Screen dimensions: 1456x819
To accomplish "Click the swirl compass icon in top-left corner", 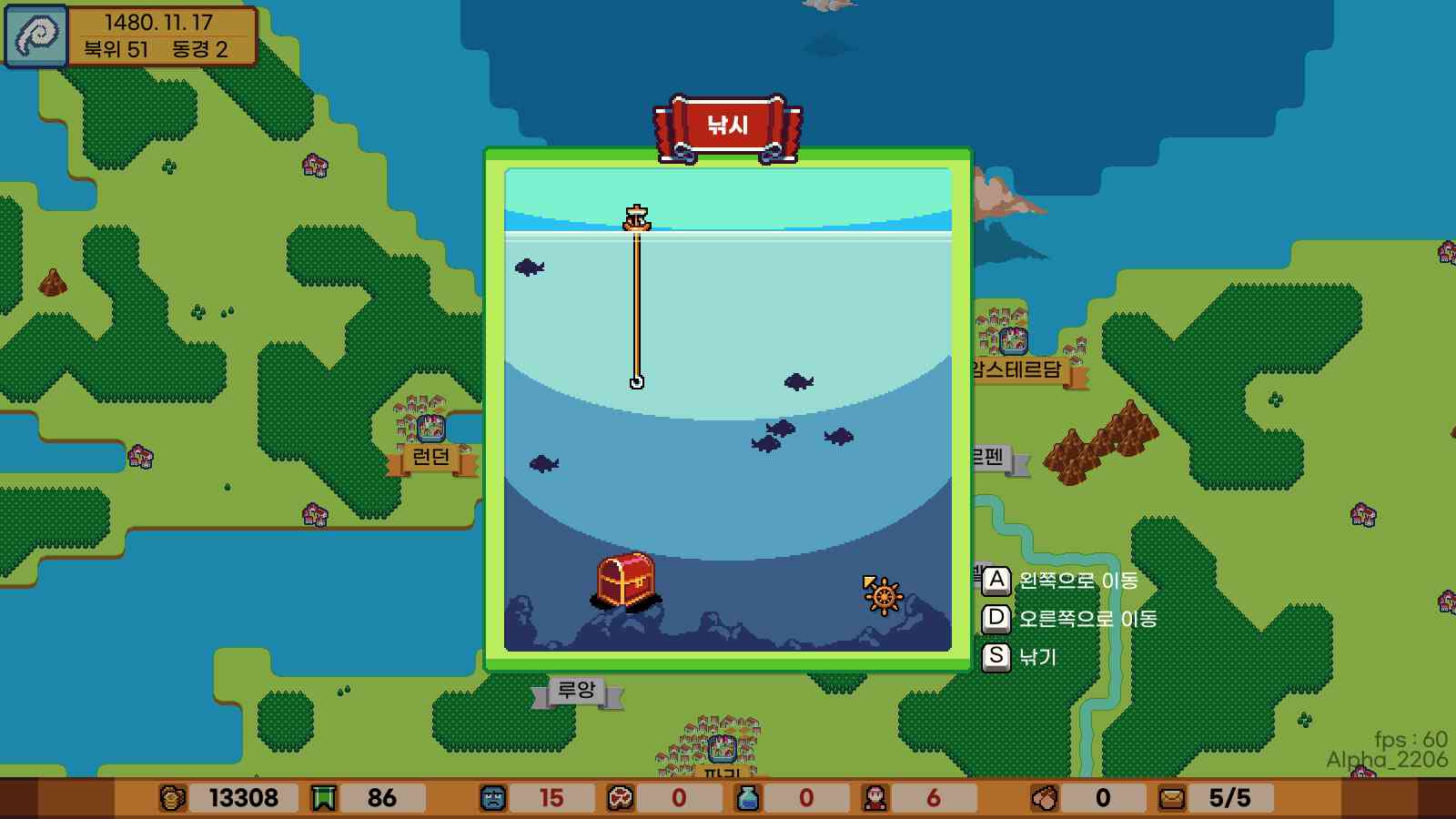I will tap(35, 34).
